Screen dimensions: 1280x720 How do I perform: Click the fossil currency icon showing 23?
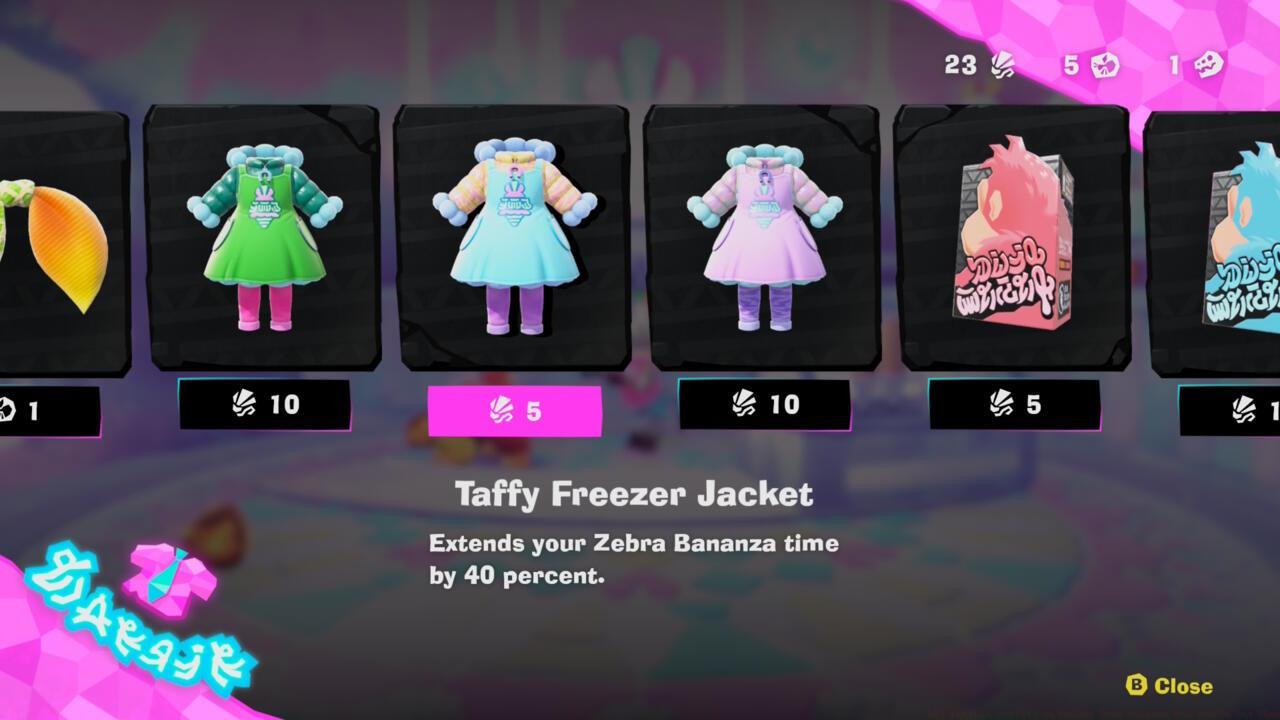1003,66
